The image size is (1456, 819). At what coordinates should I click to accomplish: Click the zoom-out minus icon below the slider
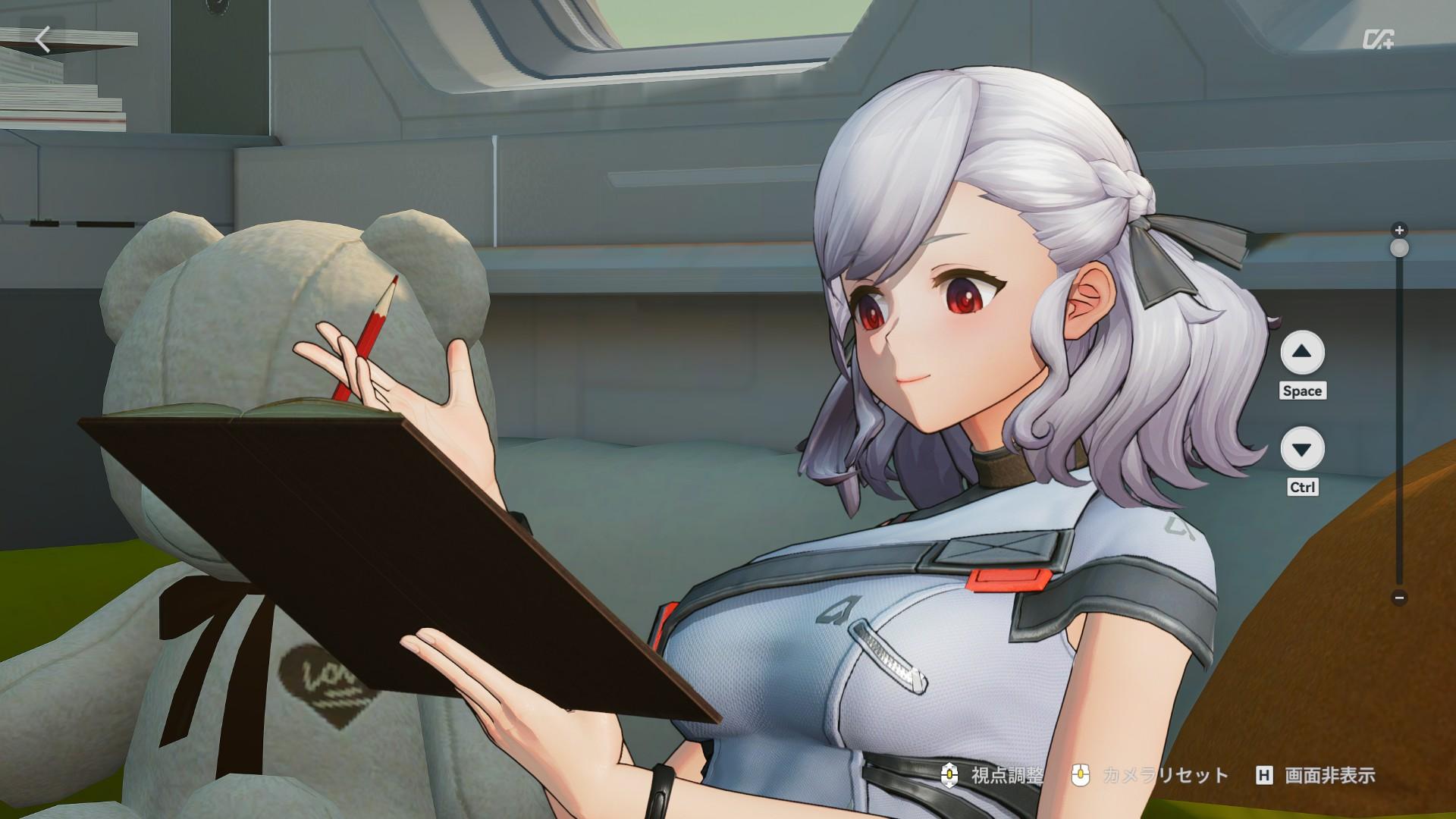click(1399, 598)
